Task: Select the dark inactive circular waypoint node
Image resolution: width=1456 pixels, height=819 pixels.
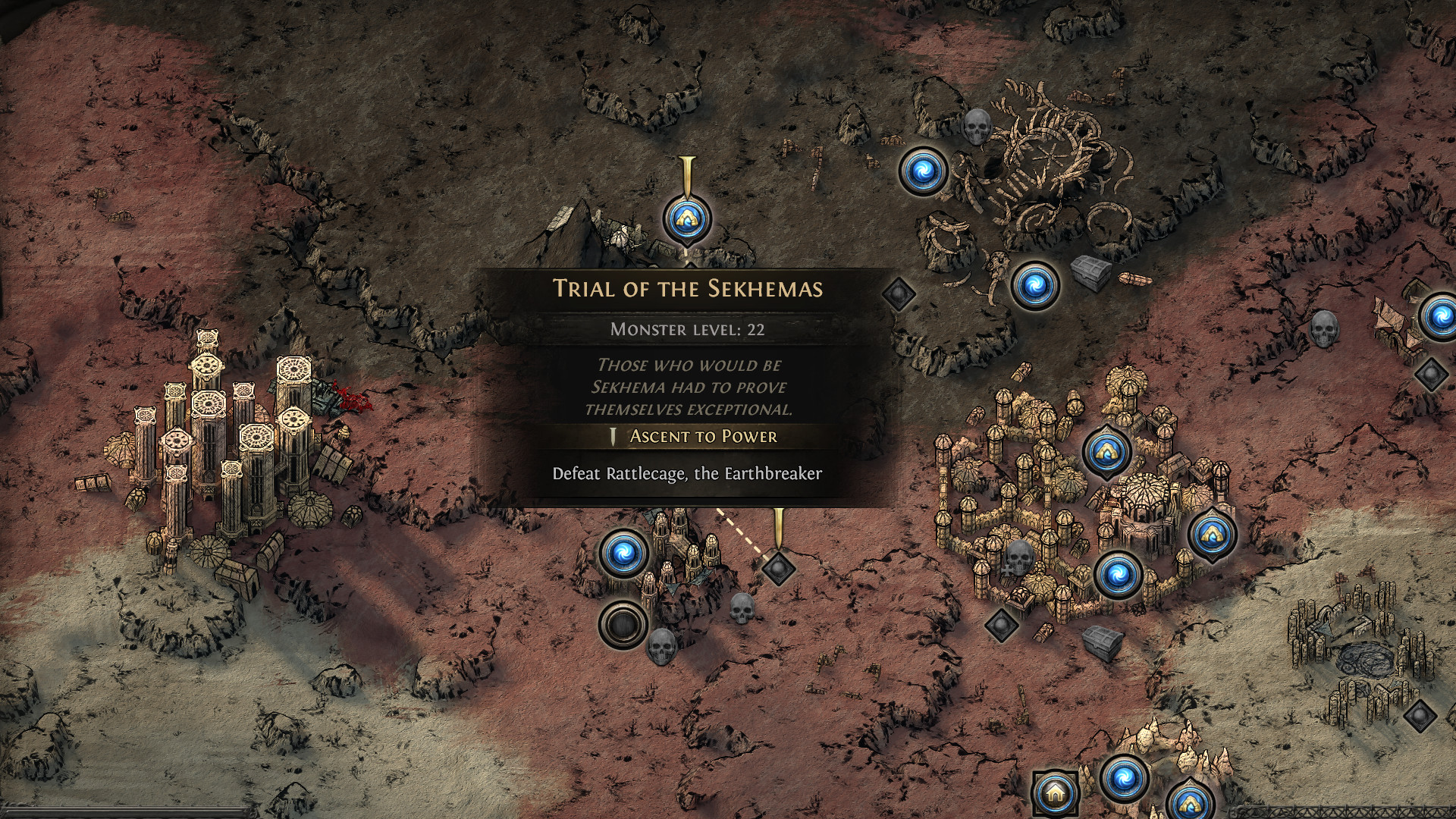Action: coord(623,624)
